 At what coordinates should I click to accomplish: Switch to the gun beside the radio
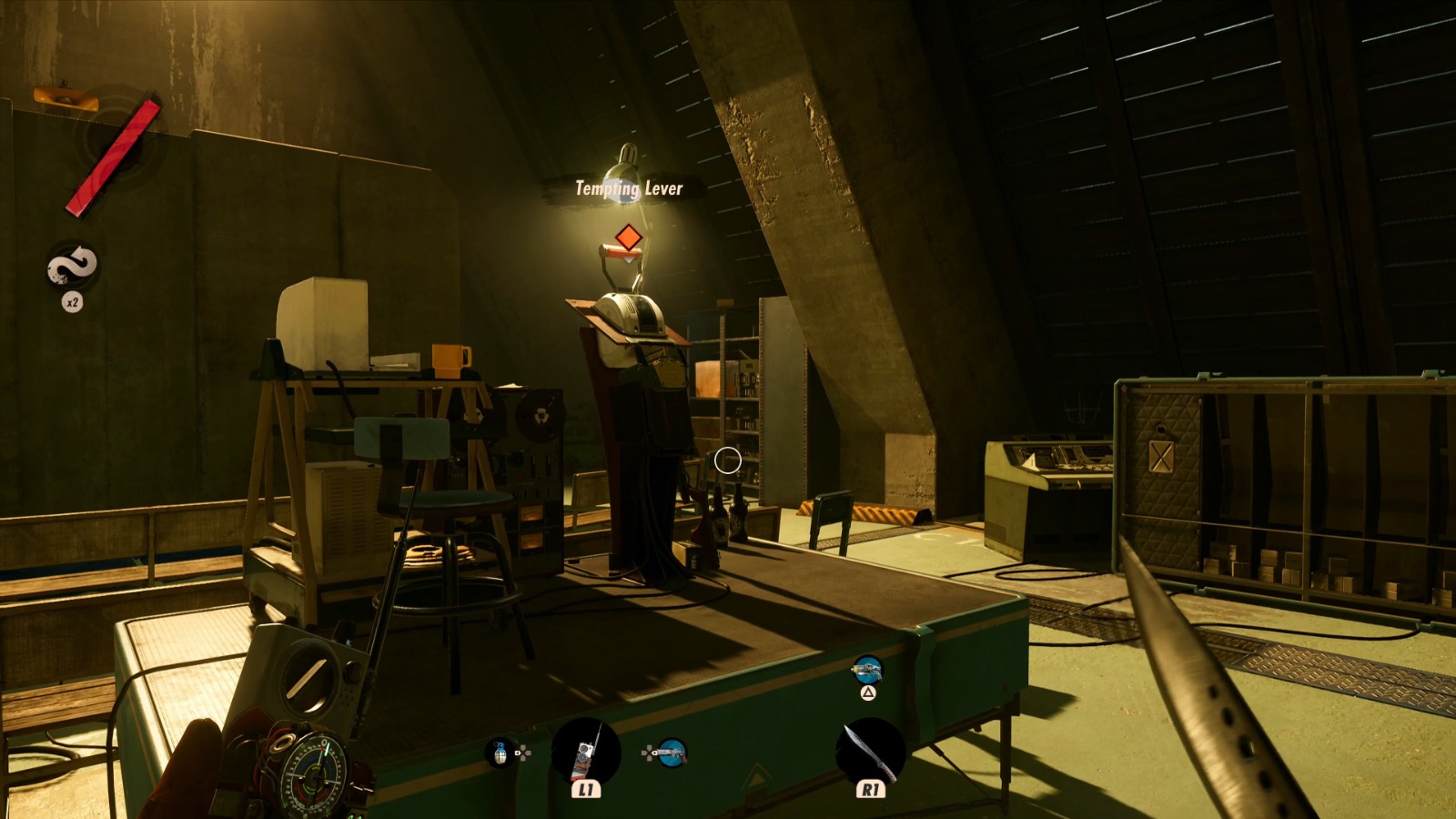(671, 753)
